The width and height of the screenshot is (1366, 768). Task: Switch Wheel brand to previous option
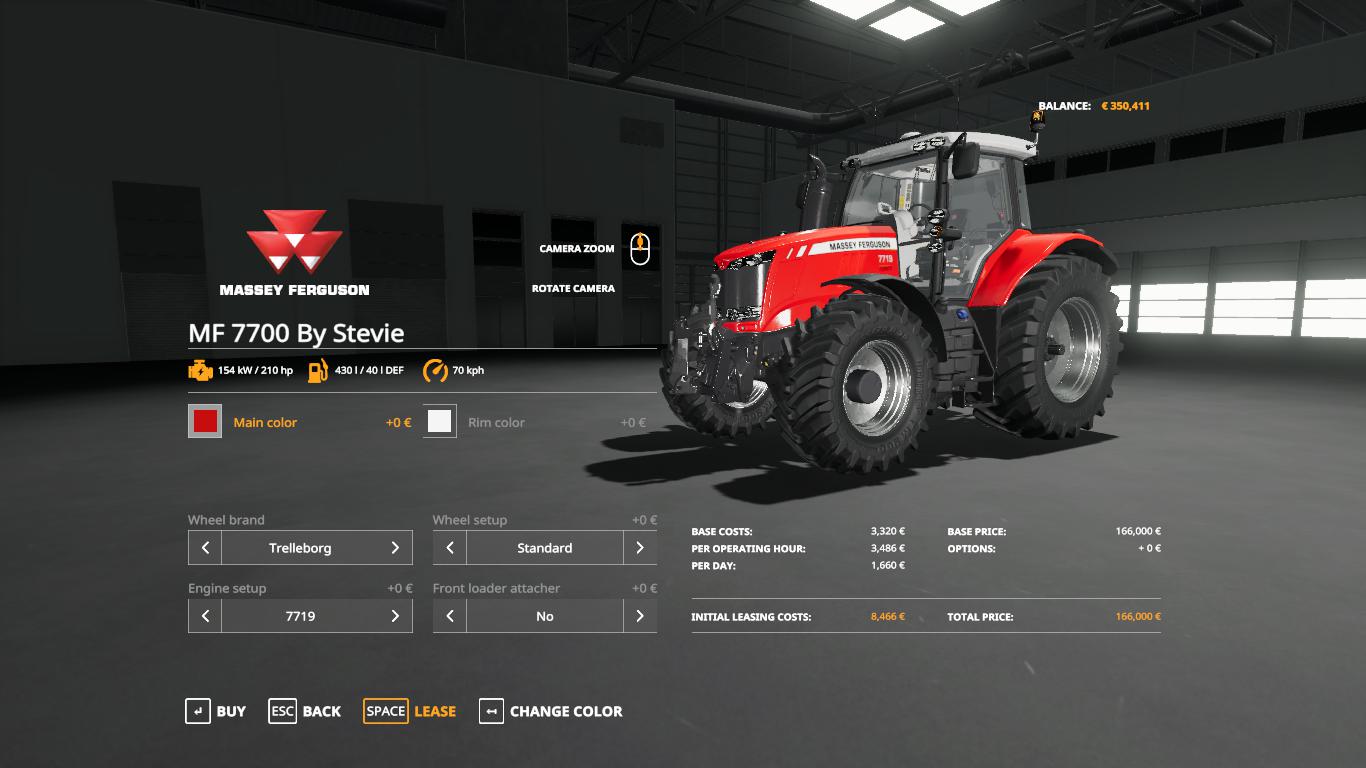(x=205, y=548)
